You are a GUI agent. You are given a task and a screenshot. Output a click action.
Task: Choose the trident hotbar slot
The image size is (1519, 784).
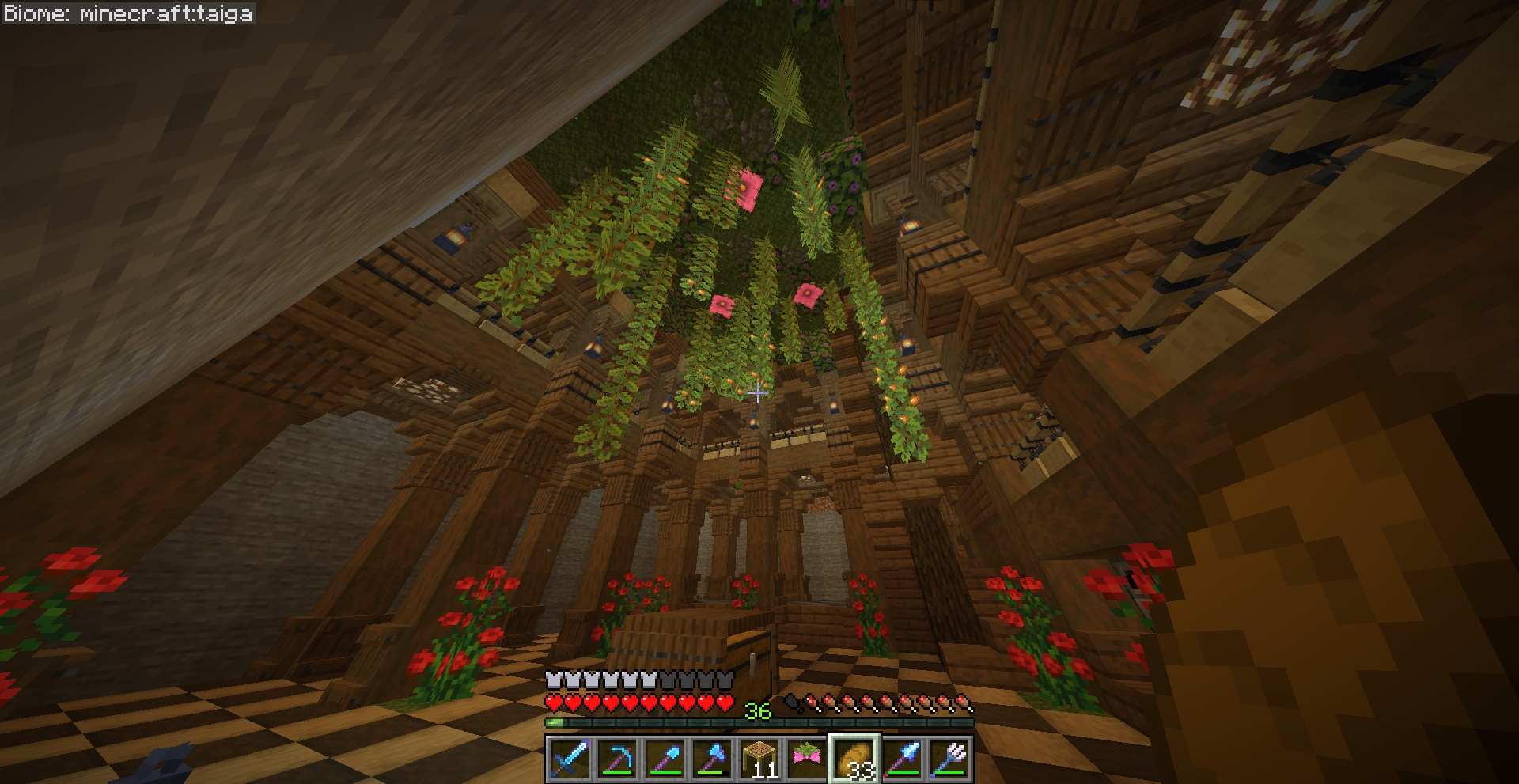tap(949, 759)
